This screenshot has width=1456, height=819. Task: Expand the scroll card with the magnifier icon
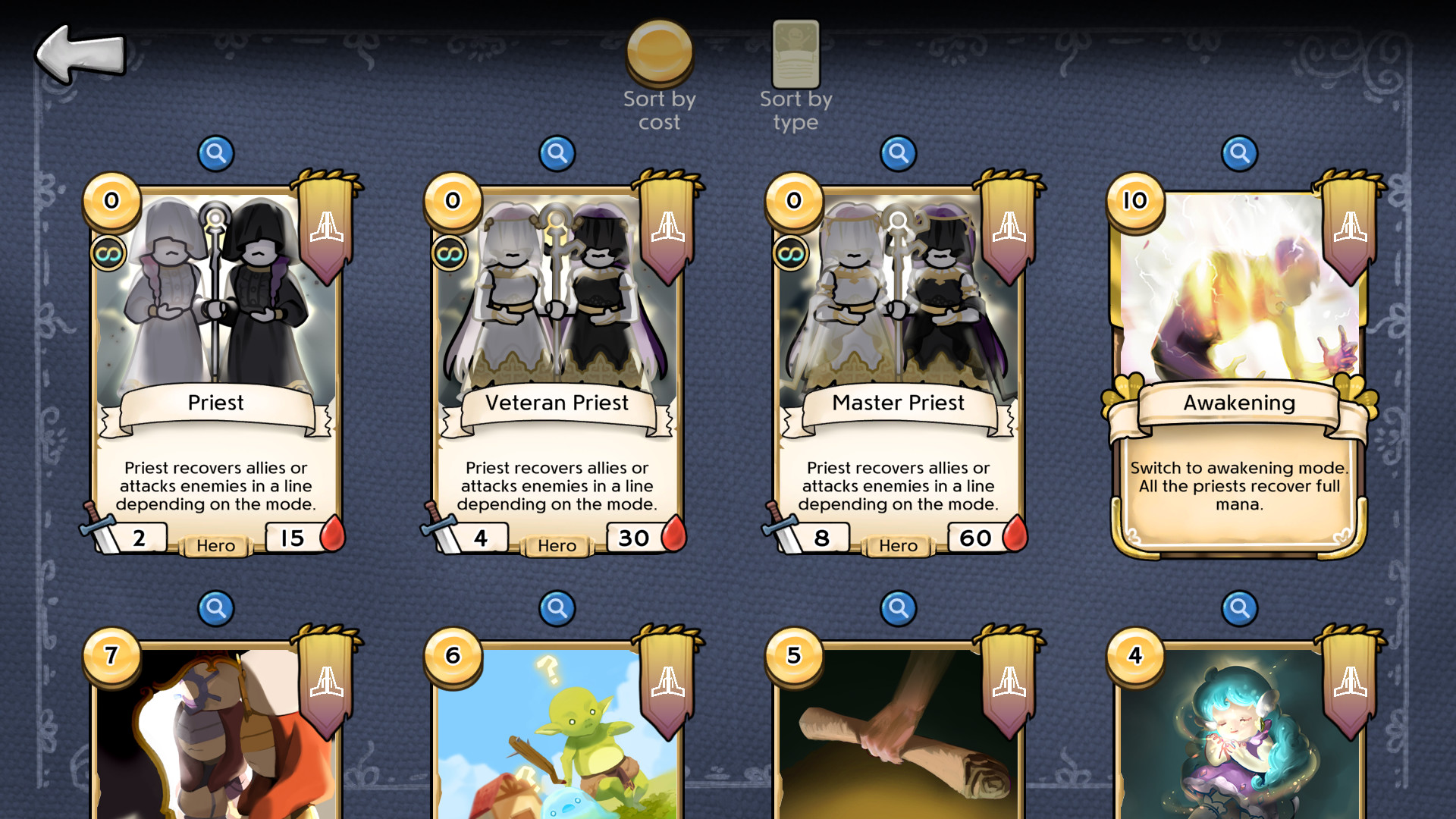(899, 608)
